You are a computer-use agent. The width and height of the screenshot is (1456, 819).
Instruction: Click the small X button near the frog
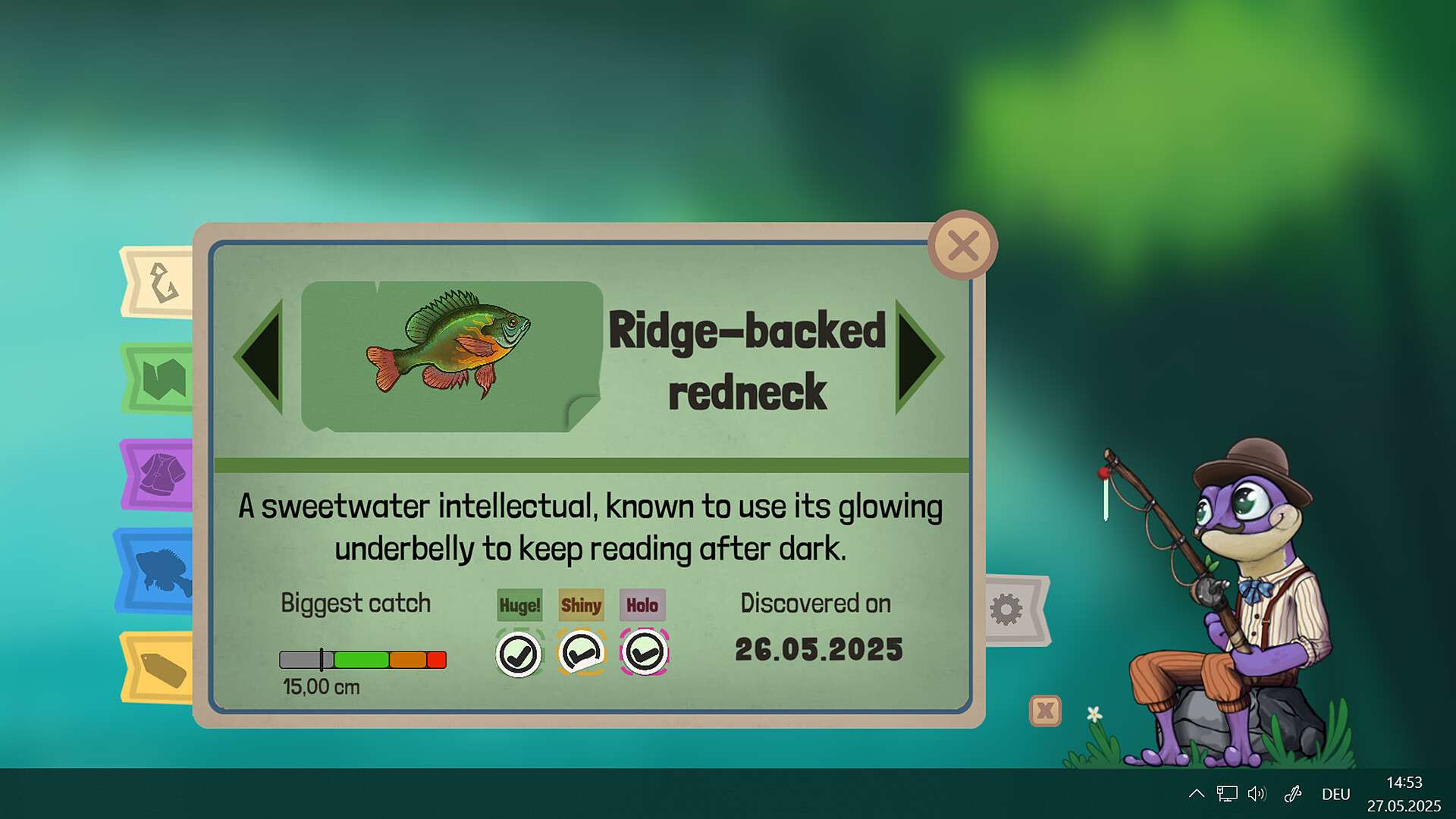click(x=1045, y=711)
